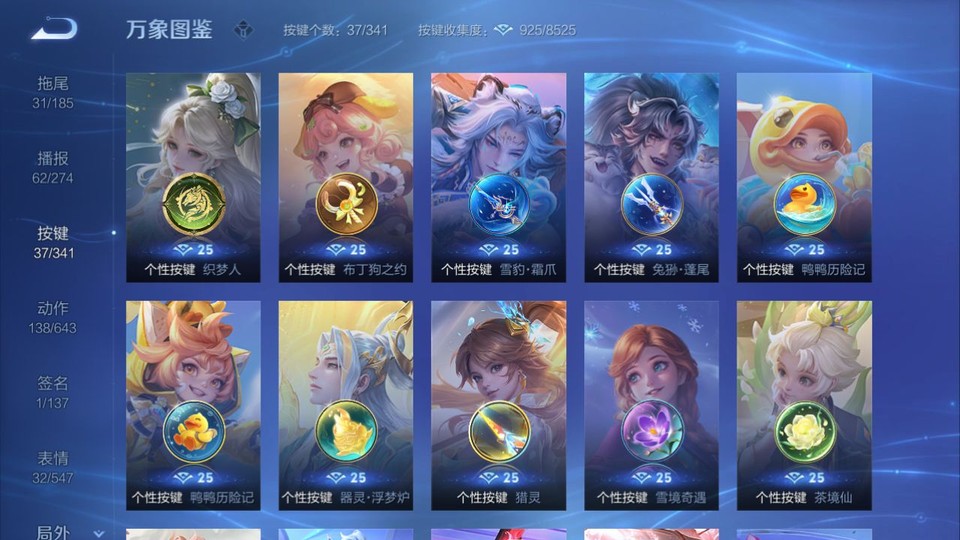Screen dimensions: 960x540
Task: Open the 雪豹·霜爪 button skin card
Action: pyautogui.click(x=498, y=177)
